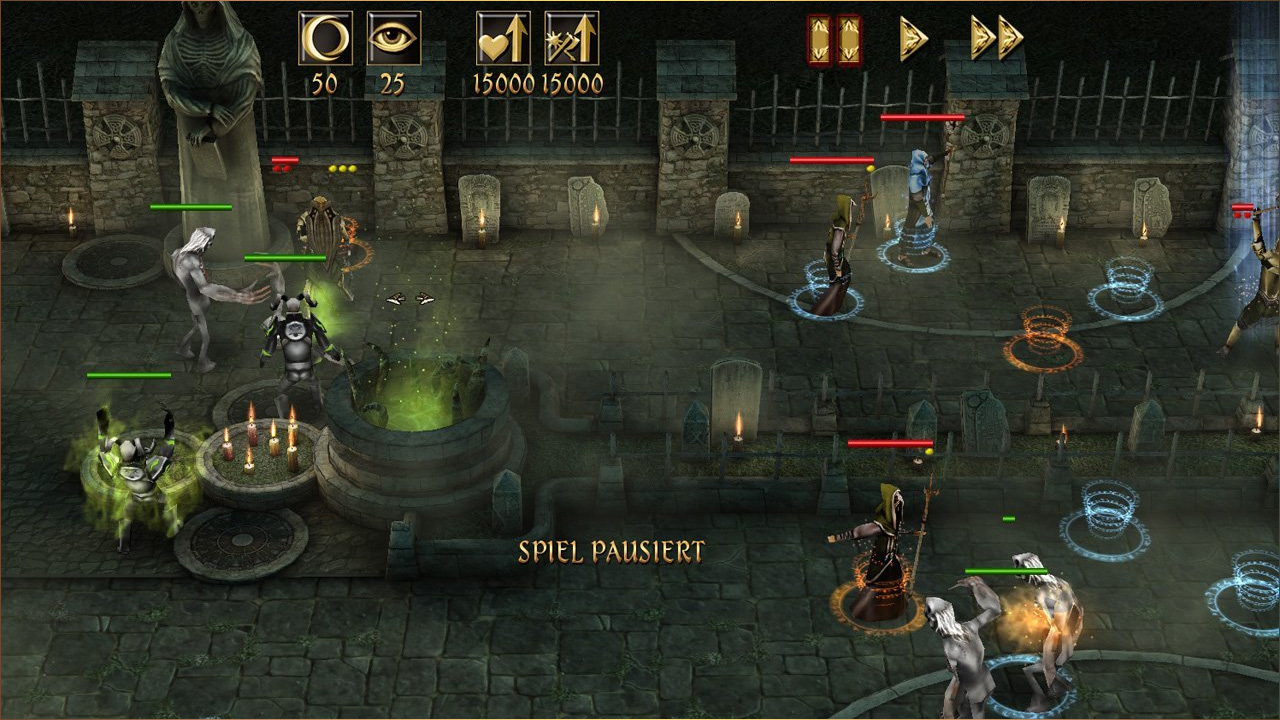Click the SPIEL PAUSIERT label
Screen dimensions: 1280x720
(611, 548)
